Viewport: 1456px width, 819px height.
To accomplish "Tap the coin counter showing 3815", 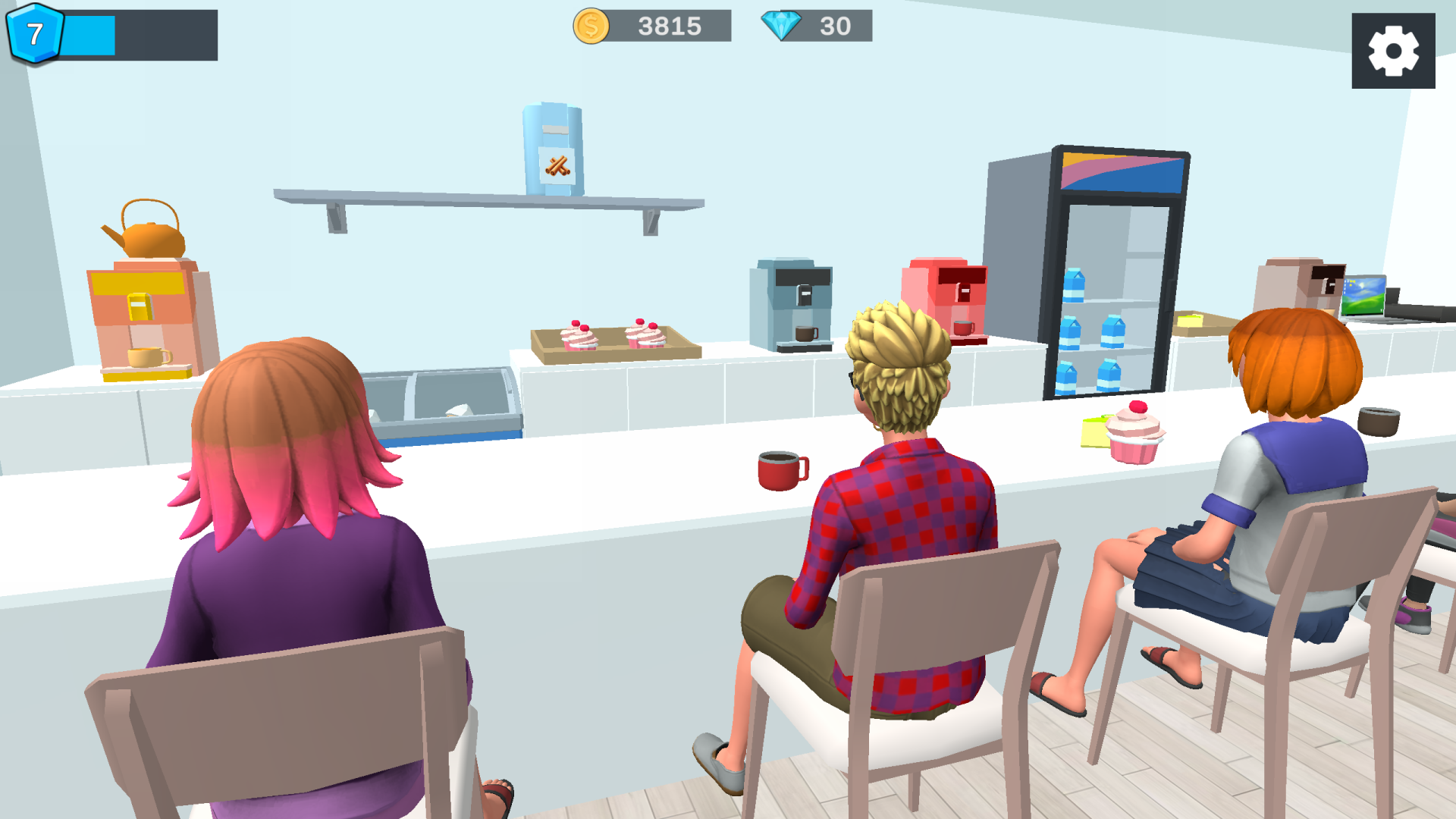I will coord(670,27).
